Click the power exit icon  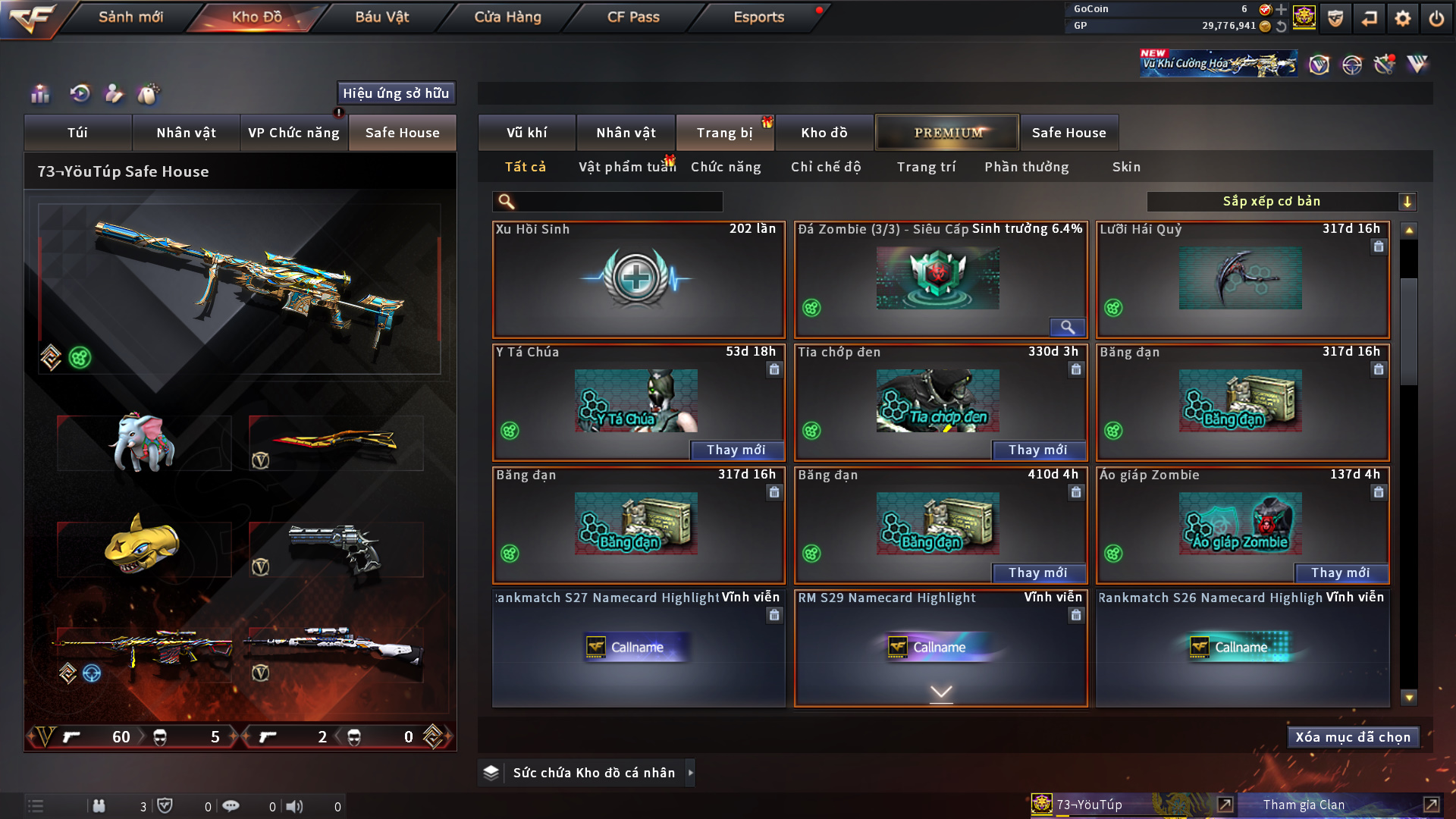coord(1436,18)
